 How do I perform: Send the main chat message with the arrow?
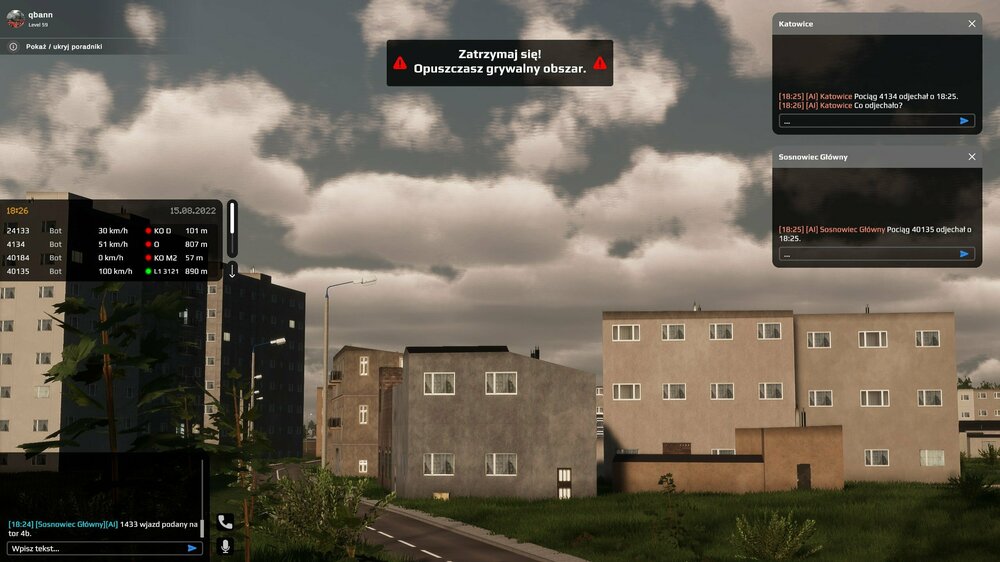click(192, 548)
